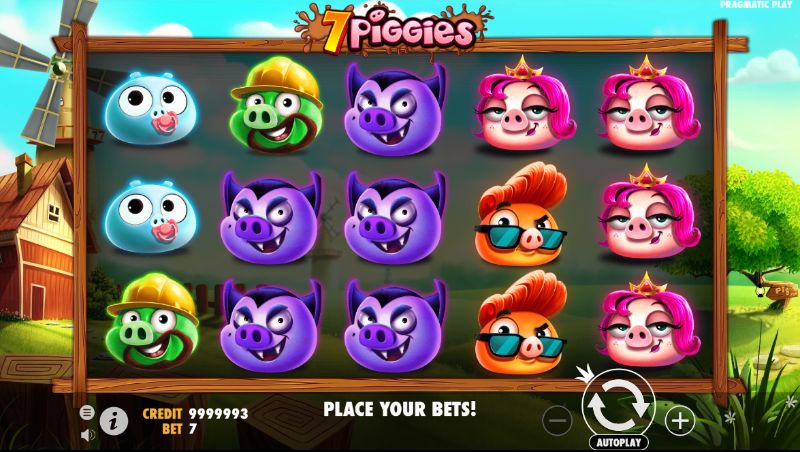Screen dimensions: 800x452
Task: Toggle the sound speaker icon
Action: [x=87, y=434]
